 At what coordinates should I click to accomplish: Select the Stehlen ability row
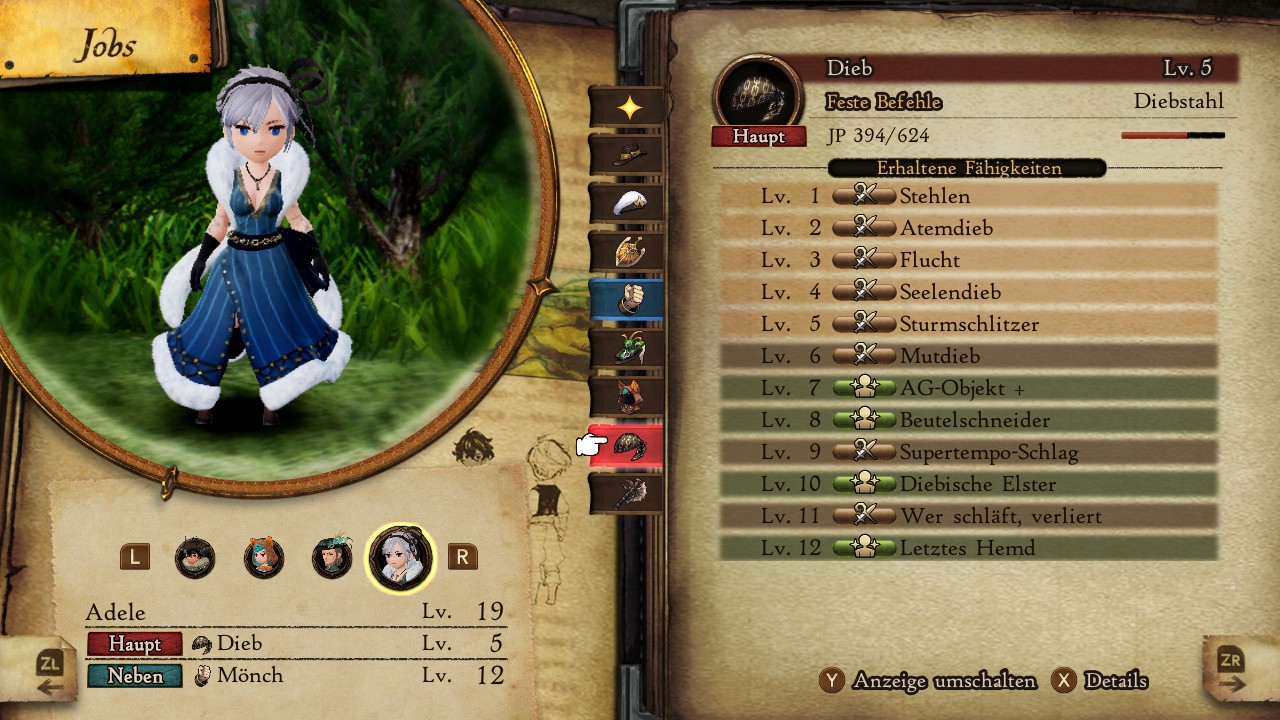tap(968, 196)
